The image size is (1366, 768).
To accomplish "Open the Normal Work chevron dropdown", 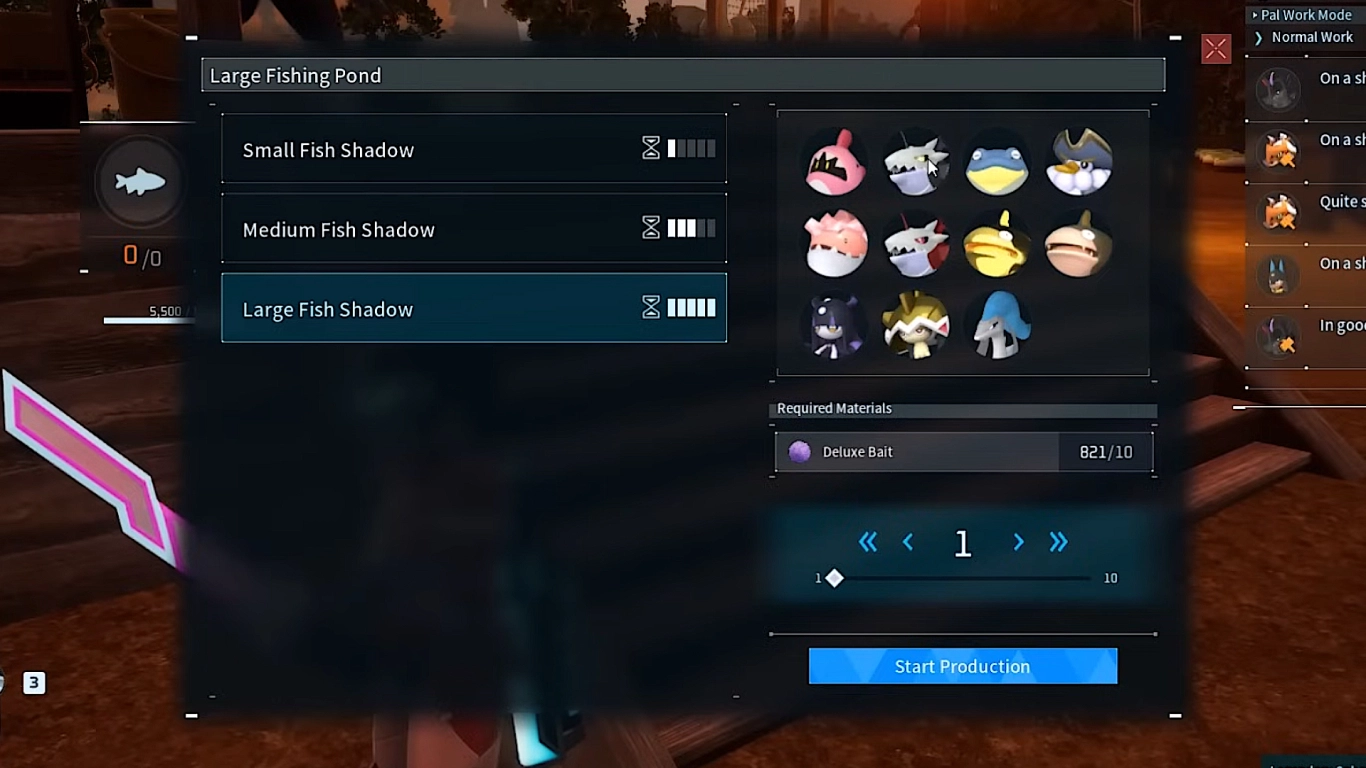I will point(1257,37).
